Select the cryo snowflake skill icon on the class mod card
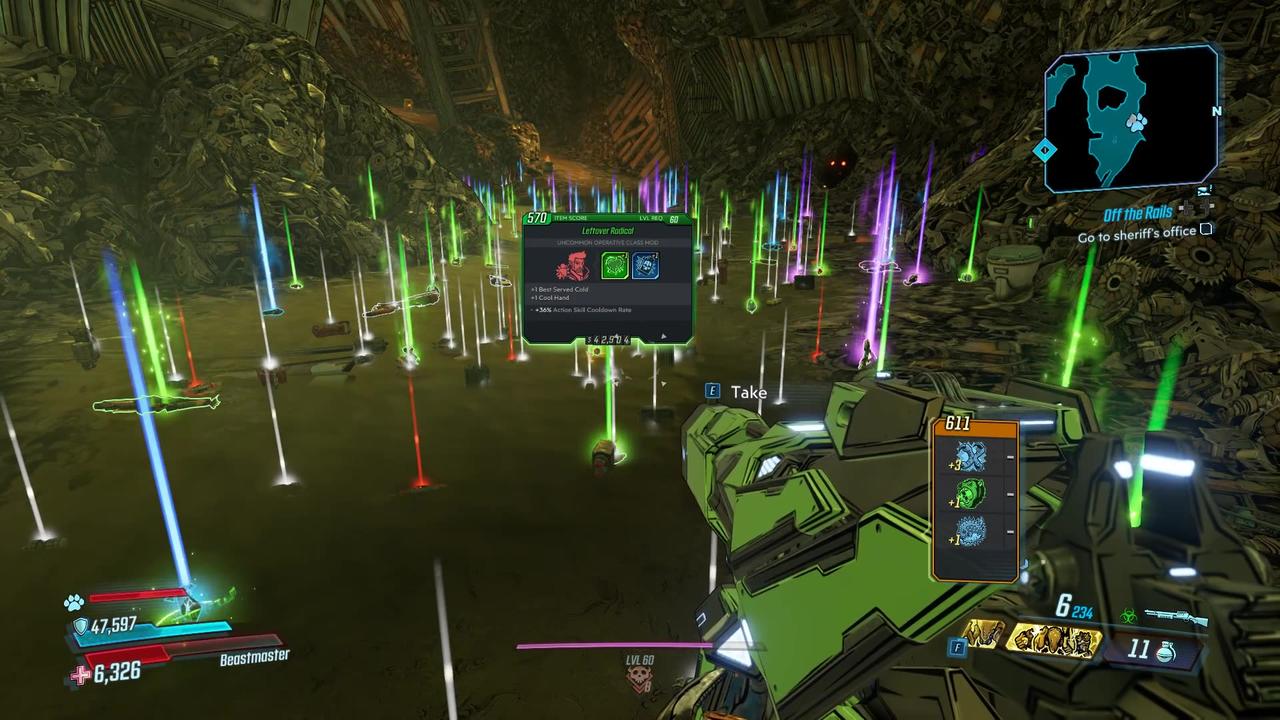The height and width of the screenshot is (720, 1280). (646, 266)
